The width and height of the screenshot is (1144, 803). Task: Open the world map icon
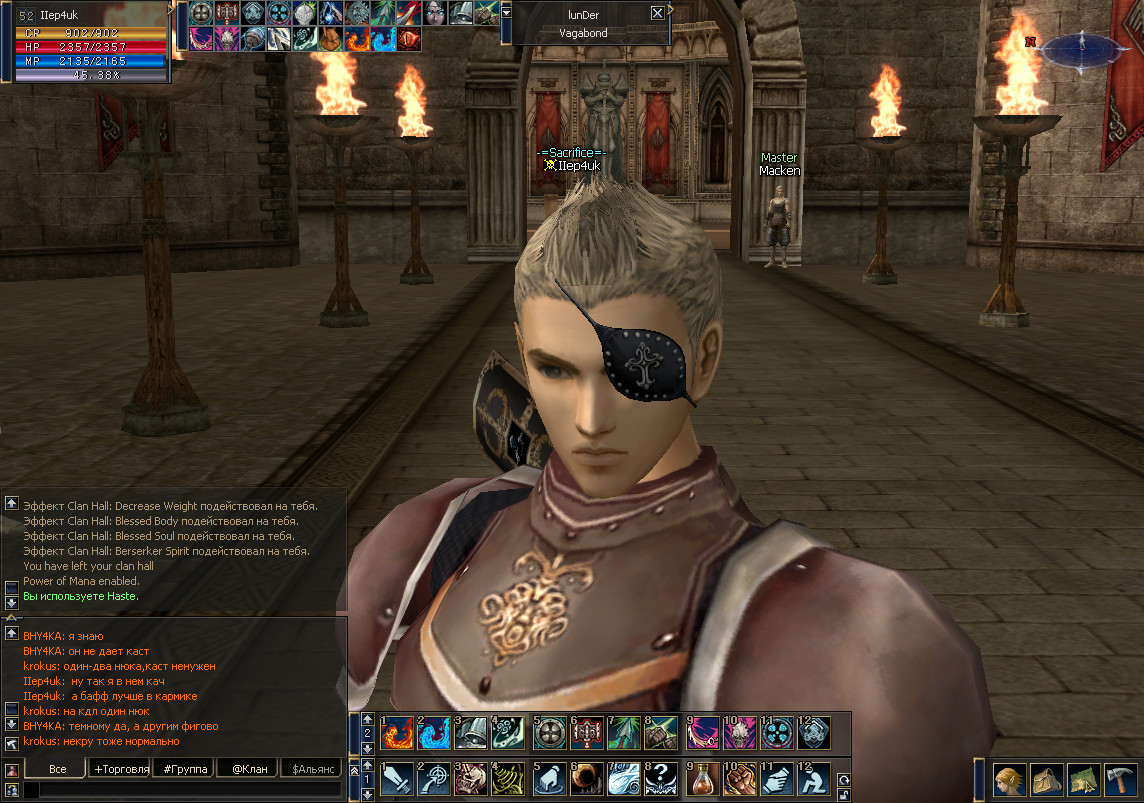click(1083, 779)
